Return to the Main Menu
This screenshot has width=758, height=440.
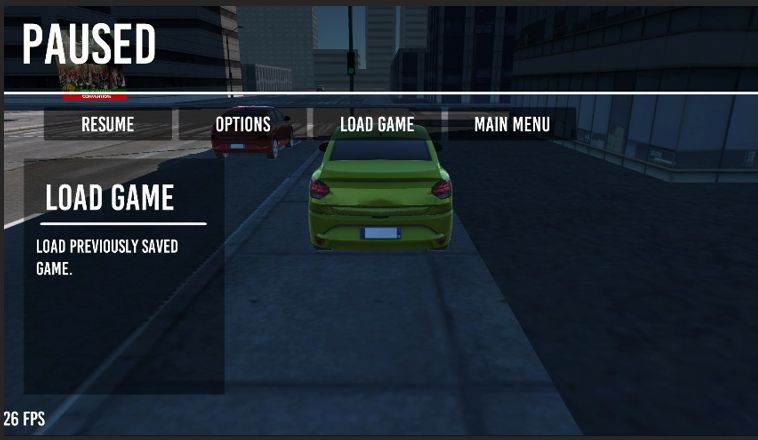click(x=511, y=125)
